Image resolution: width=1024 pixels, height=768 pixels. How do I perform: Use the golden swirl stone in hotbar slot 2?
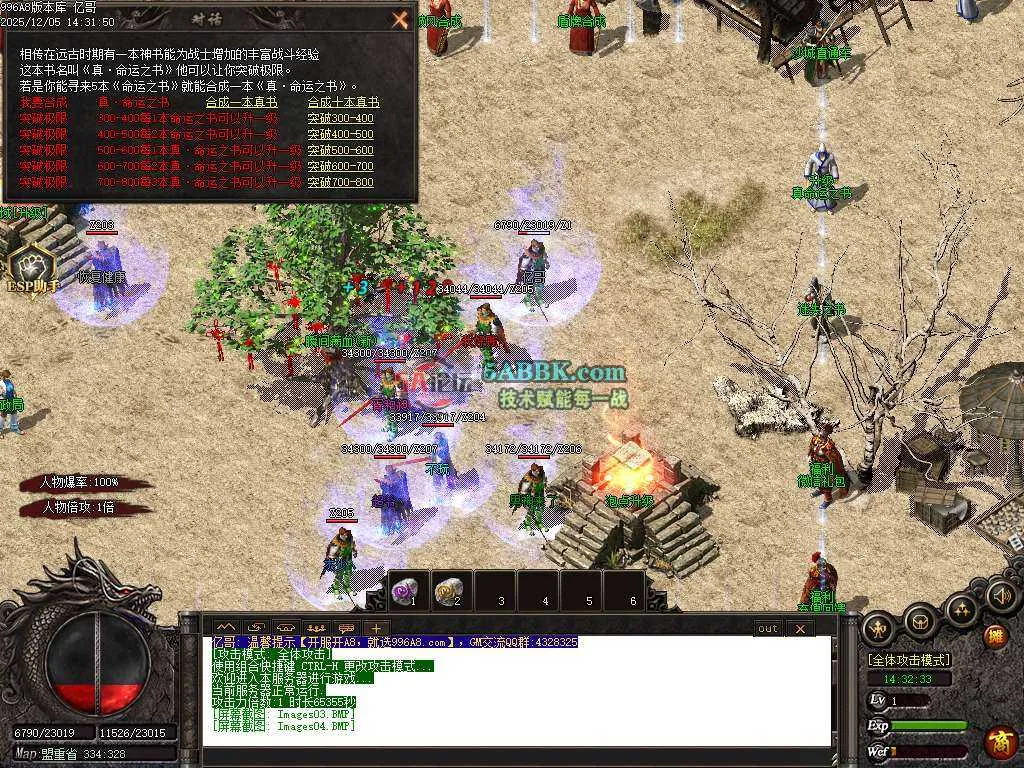pyautogui.click(x=449, y=590)
